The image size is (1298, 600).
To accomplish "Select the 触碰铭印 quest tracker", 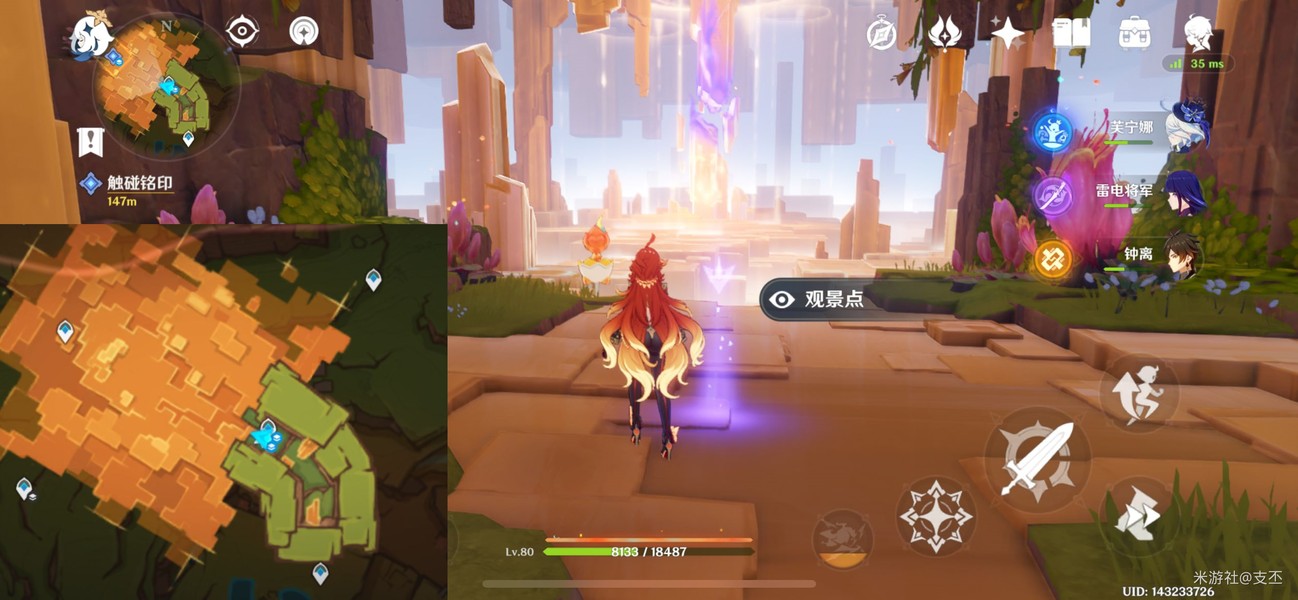I will point(140,184).
